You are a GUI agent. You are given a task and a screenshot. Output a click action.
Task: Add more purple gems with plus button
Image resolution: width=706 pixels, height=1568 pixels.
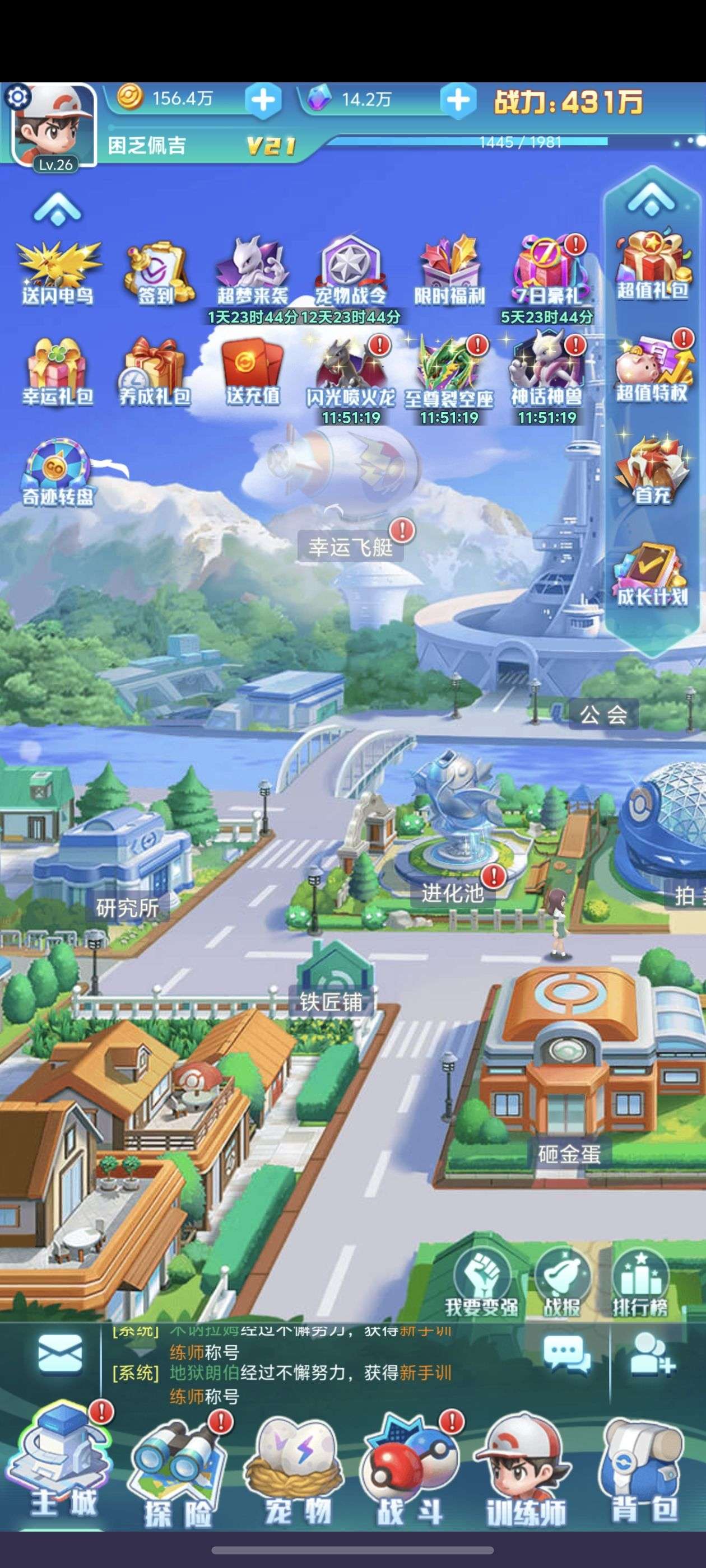click(458, 99)
